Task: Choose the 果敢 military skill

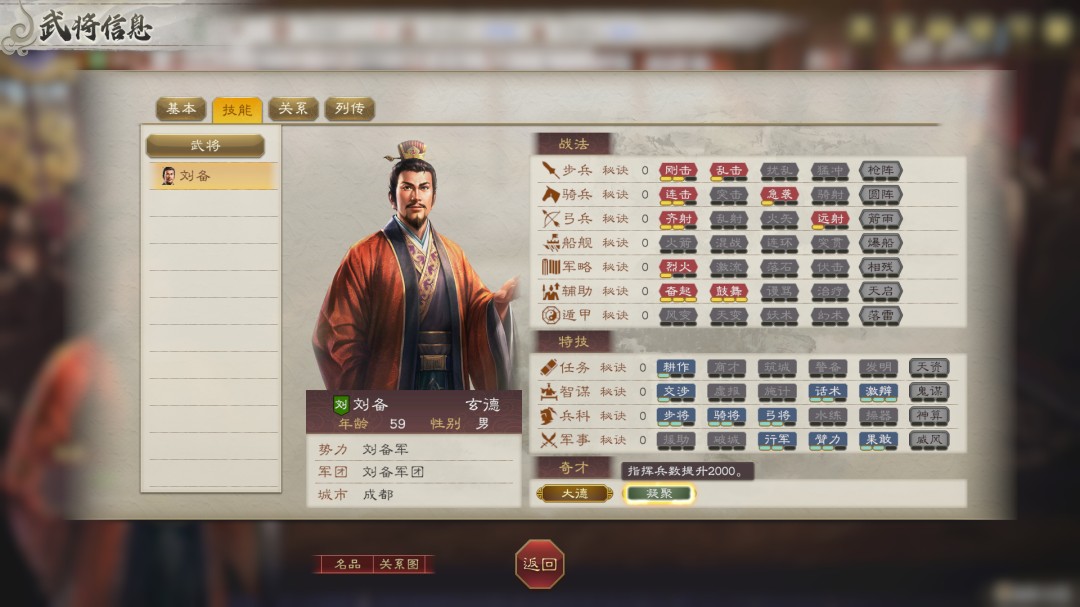Action: pyautogui.click(x=878, y=439)
